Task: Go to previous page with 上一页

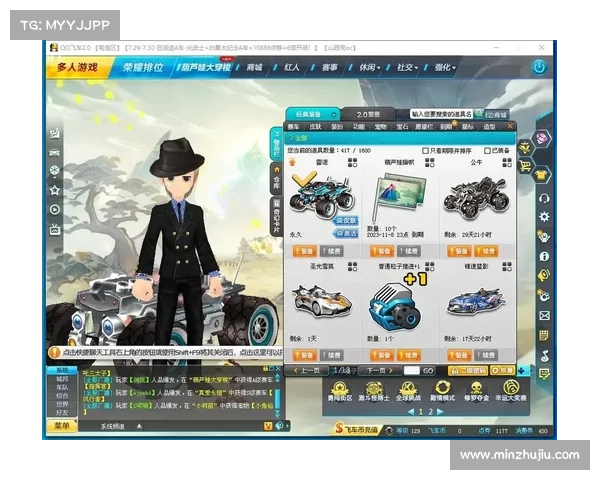Action: click(x=309, y=370)
